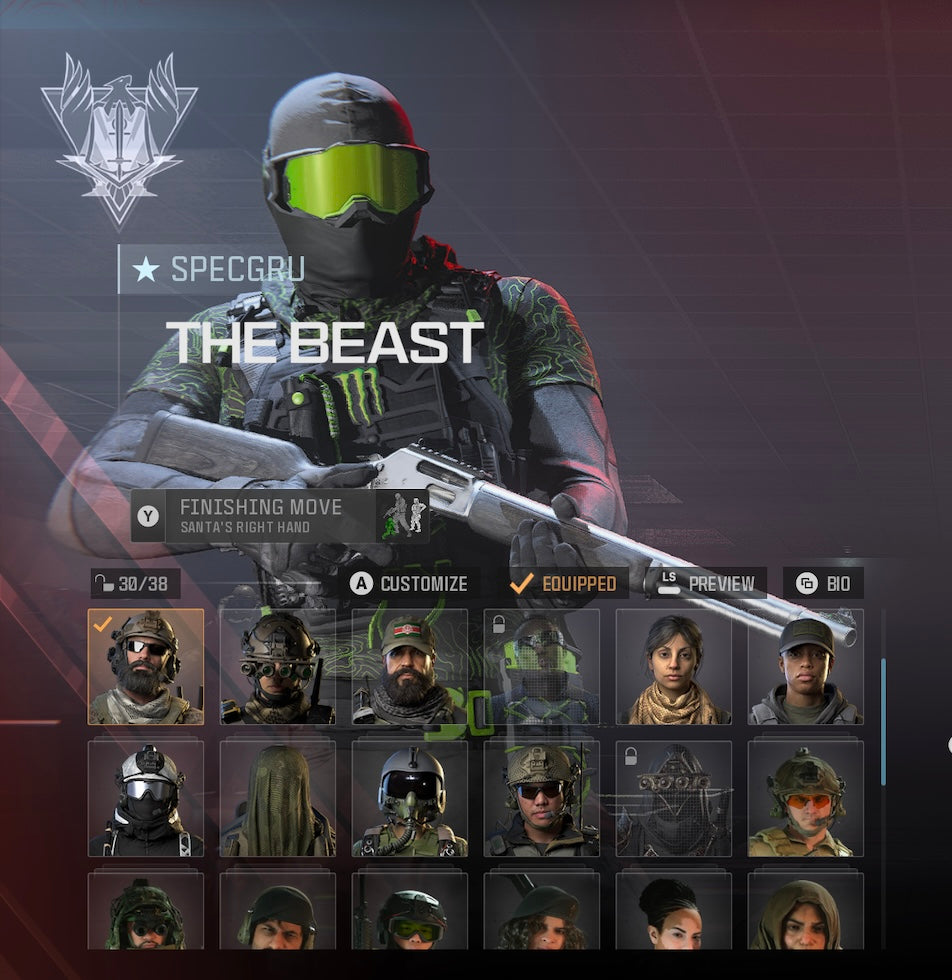Viewport: 952px width, 980px height.
Task: Select the helmeted operator with orange glasses
Action: click(x=806, y=799)
